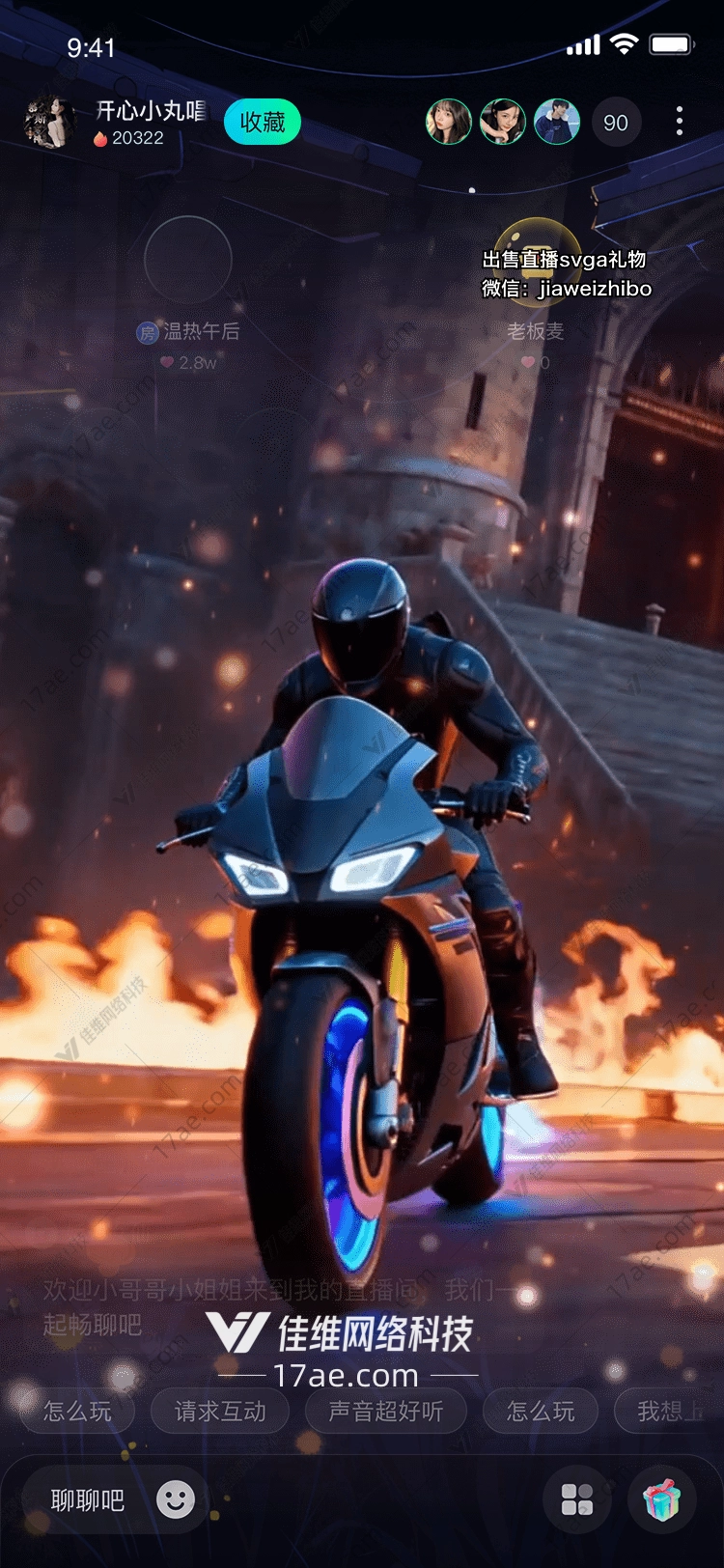
Task: Open the host avatar profile 开心小丸
Action: (x=48, y=123)
